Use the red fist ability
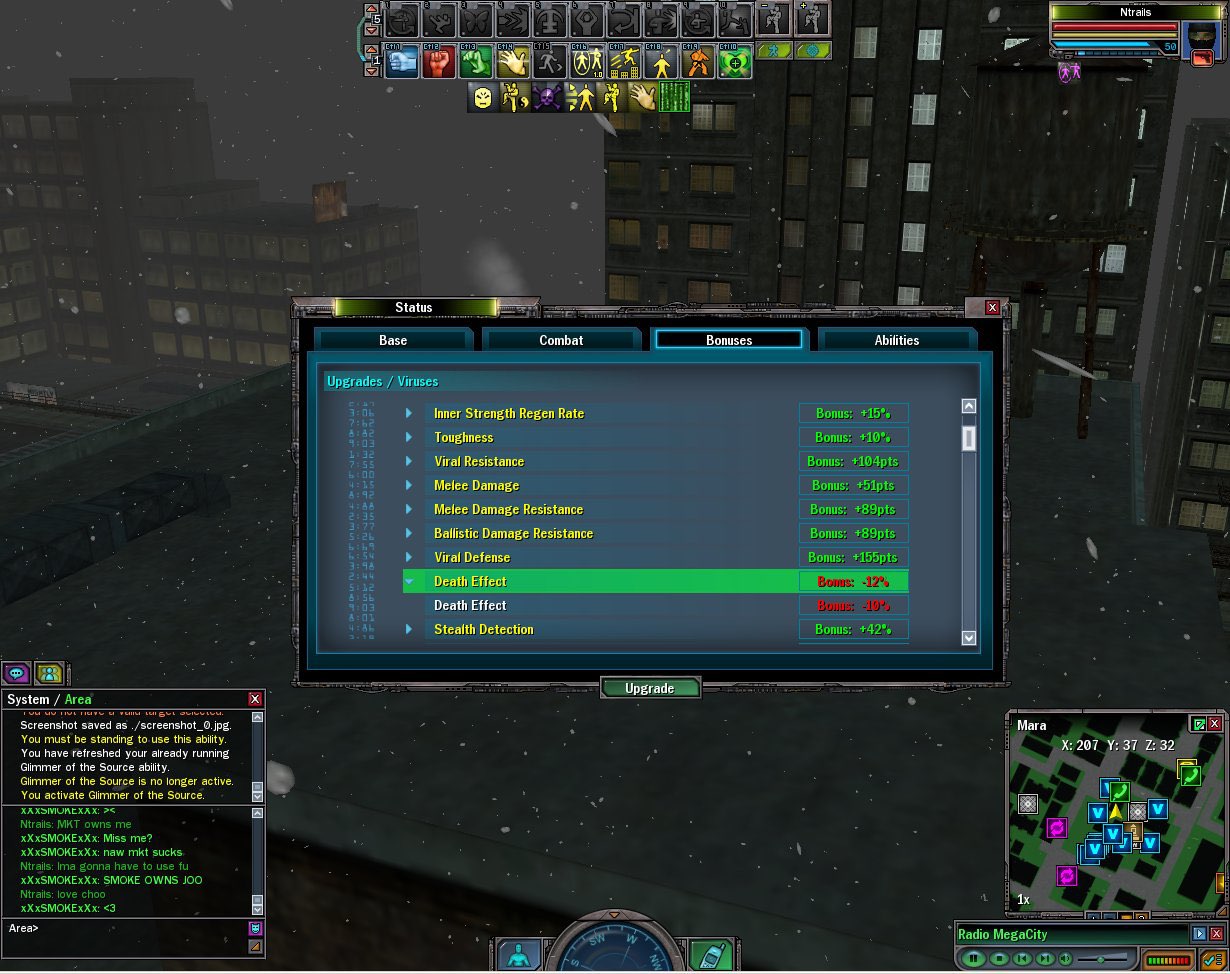Viewport: 1230px width, 974px height. coord(439,62)
